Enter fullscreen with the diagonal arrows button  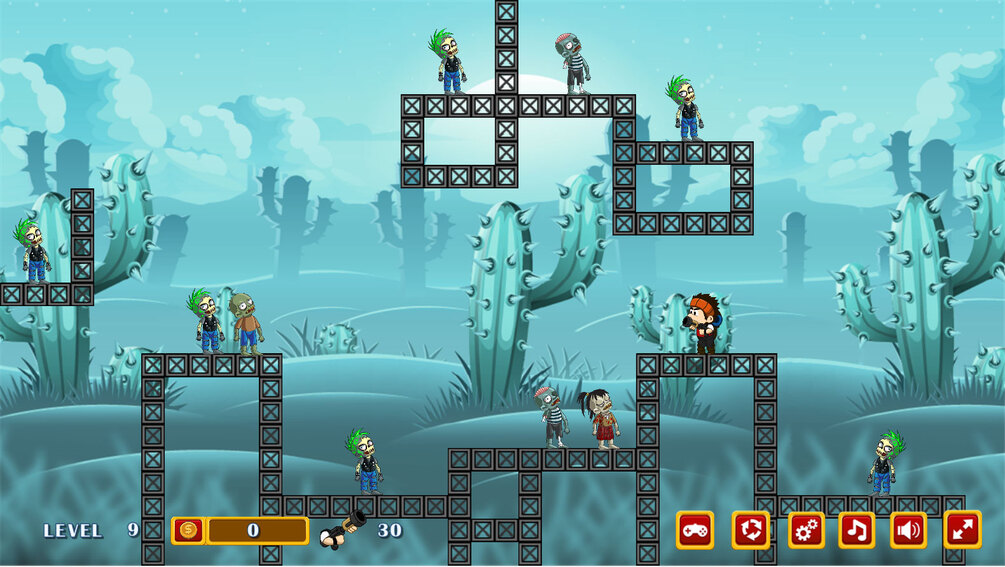962,530
